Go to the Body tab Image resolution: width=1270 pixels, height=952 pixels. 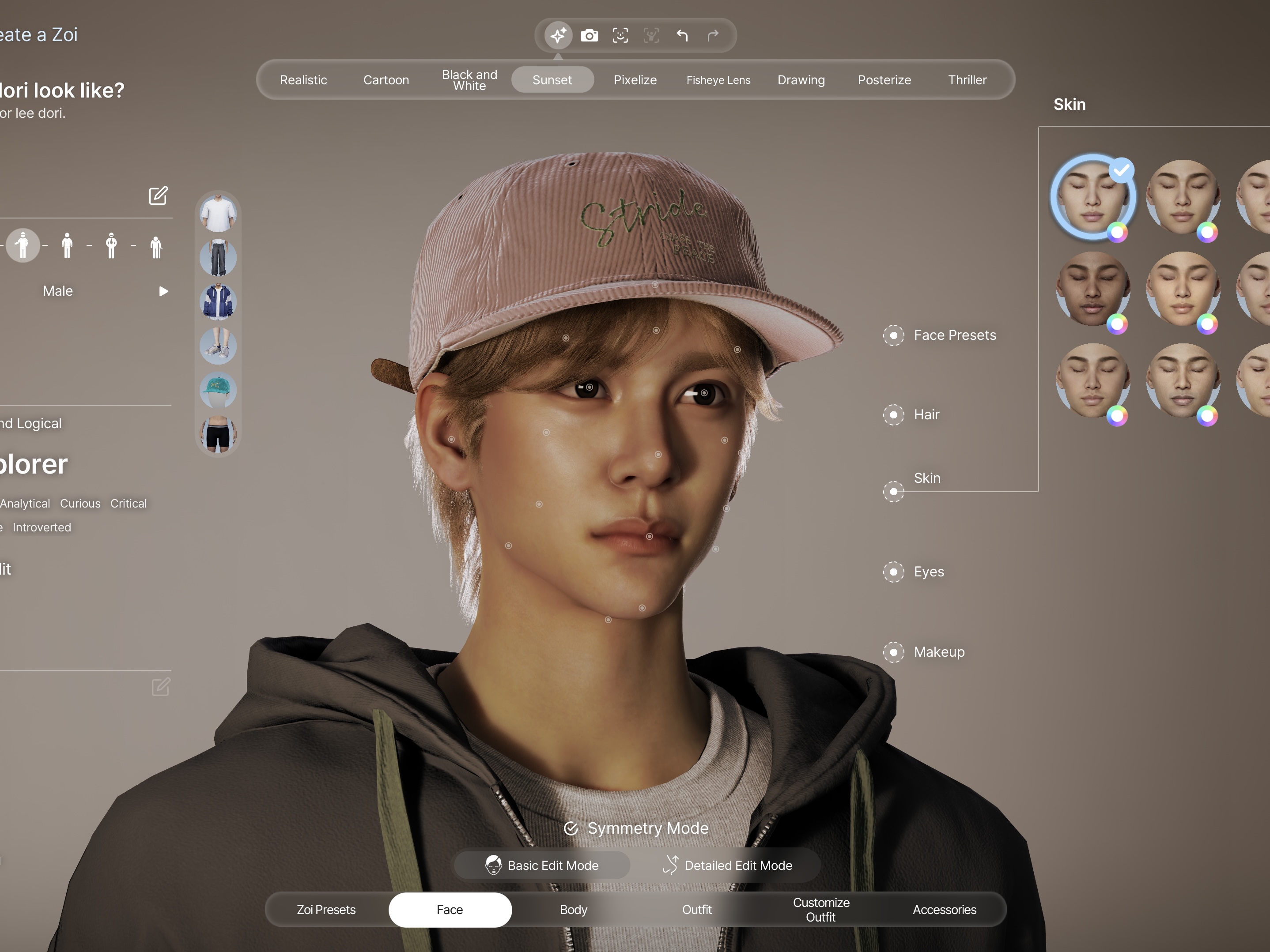tap(573, 910)
